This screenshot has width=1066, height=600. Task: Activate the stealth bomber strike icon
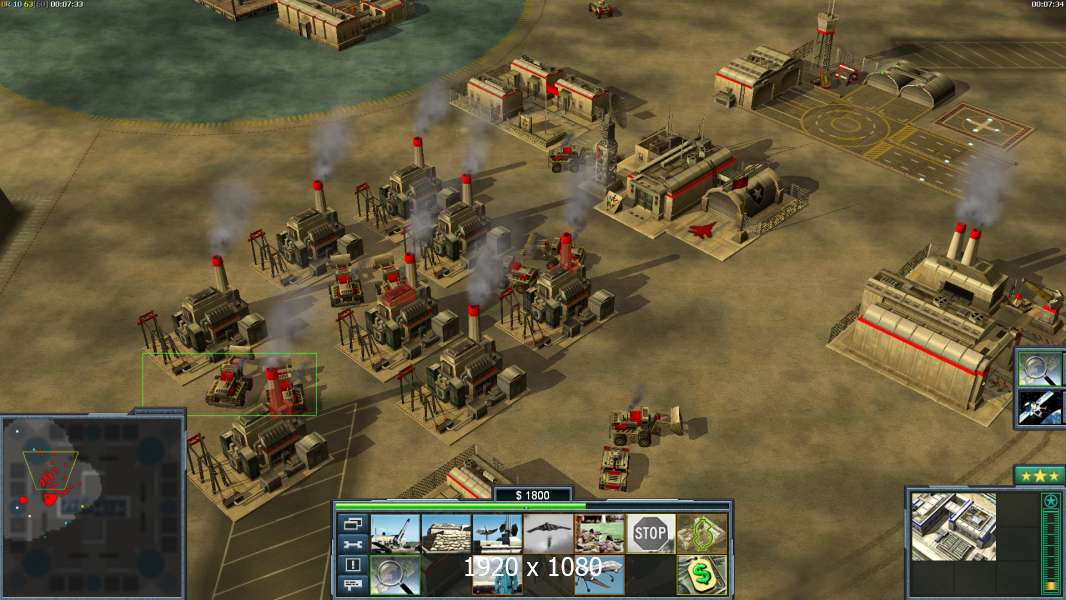tap(548, 534)
